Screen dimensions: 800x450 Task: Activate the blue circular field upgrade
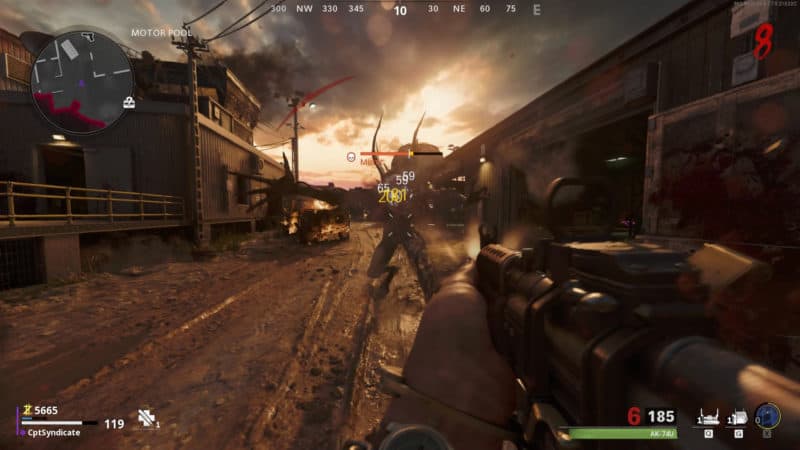pyautogui.click(x=768, y=416)
